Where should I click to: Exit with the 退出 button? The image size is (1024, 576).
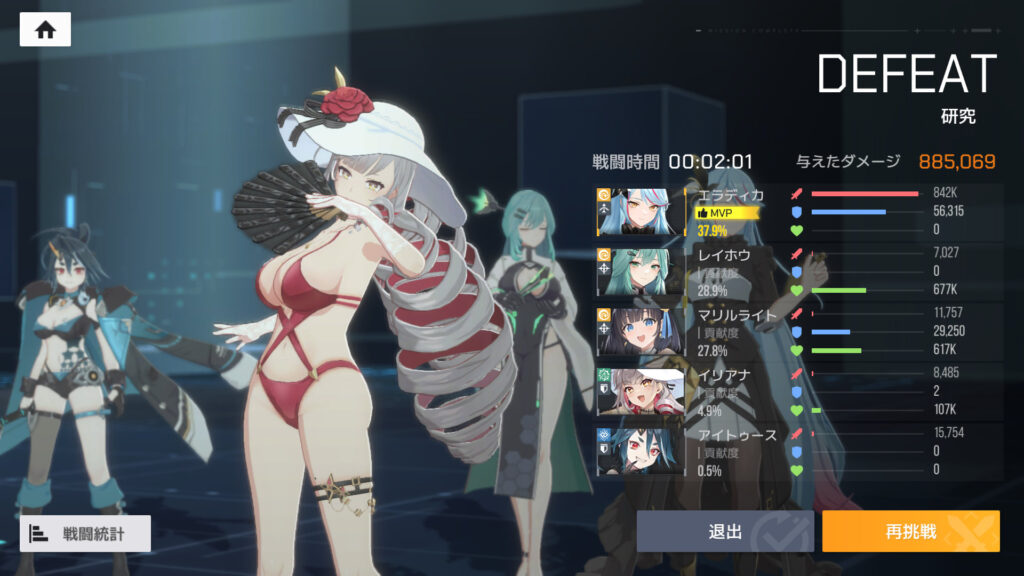point(724,531)
